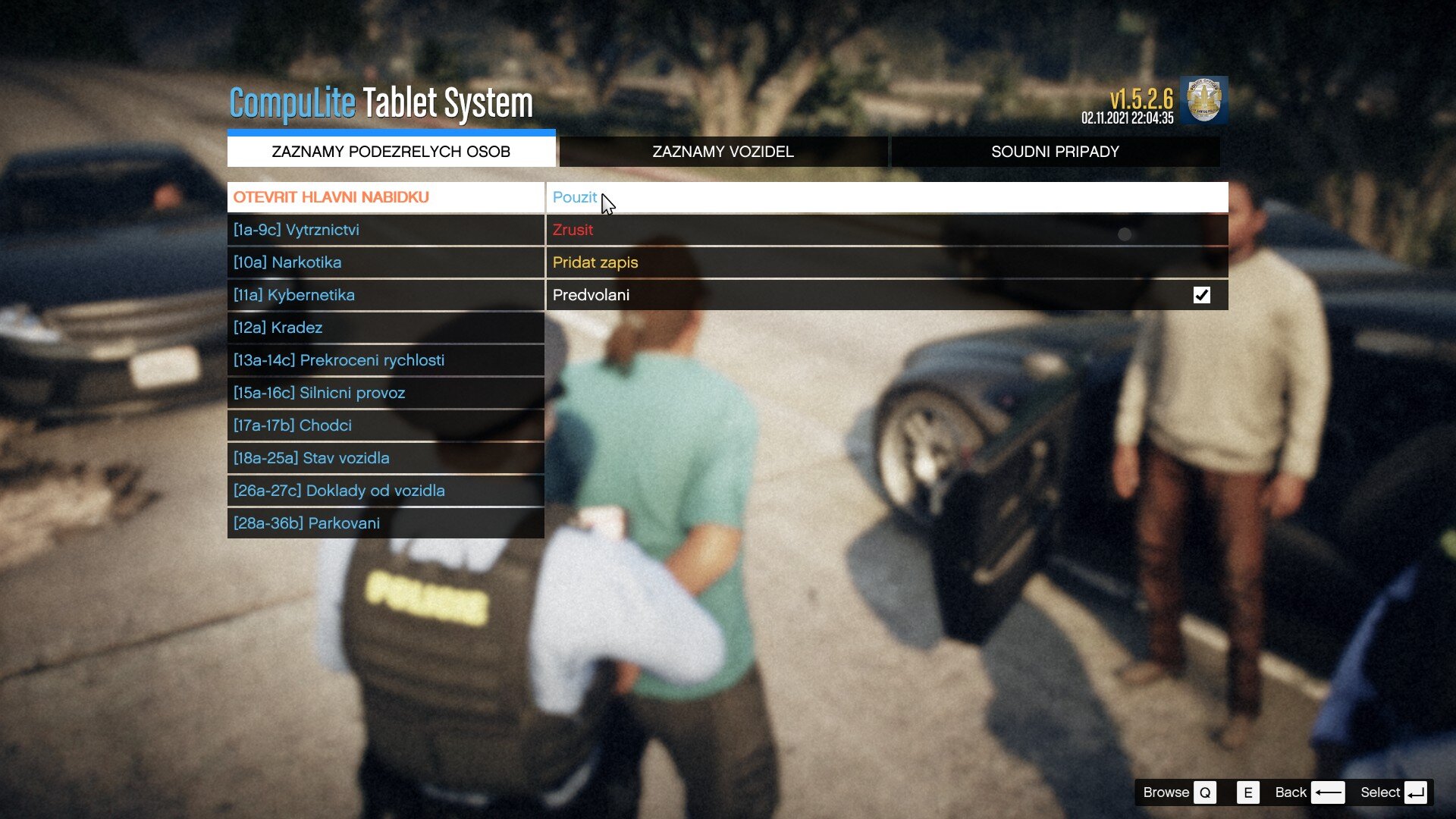Choose Prekroceni rychlosti [13a-14c] entry
Image resolution: width=1456 pixels, height=819 pixels.
pos(385,360)
